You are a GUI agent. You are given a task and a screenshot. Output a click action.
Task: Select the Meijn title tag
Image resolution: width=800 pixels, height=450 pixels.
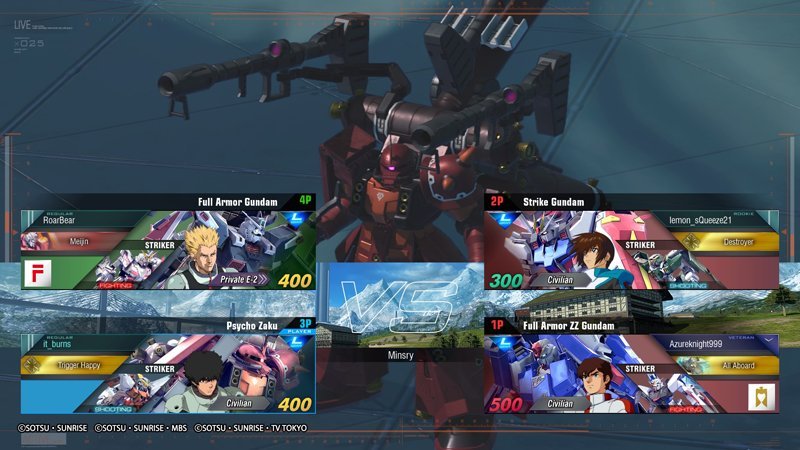78,242
